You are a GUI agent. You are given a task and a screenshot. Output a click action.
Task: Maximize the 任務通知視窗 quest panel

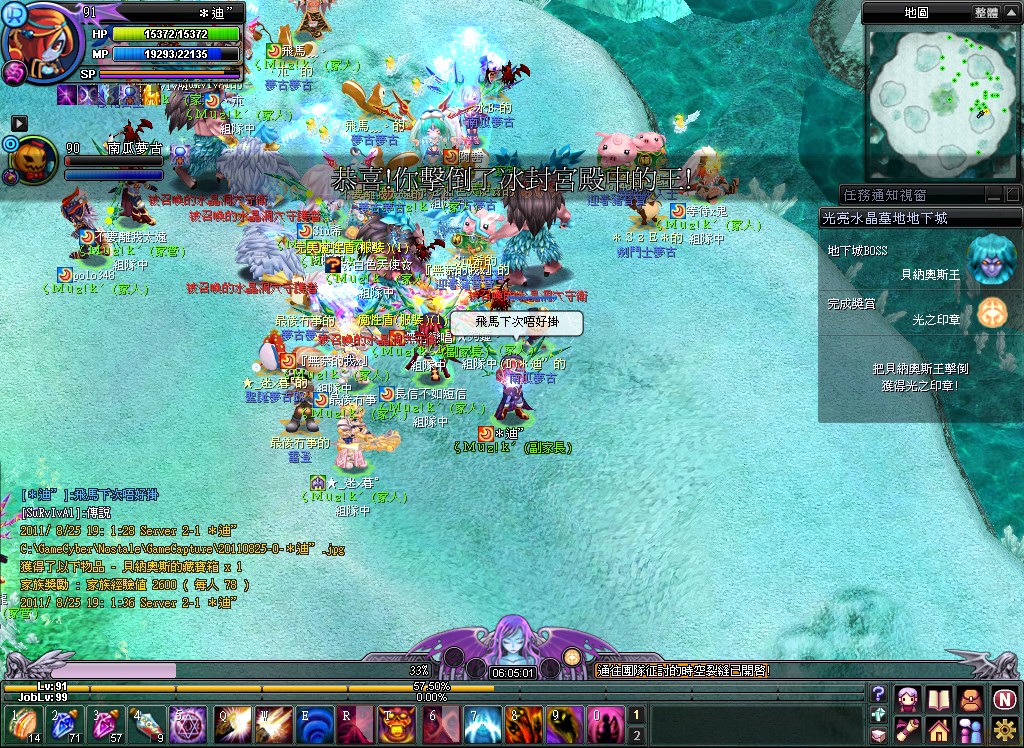(x=1012, y=195)
